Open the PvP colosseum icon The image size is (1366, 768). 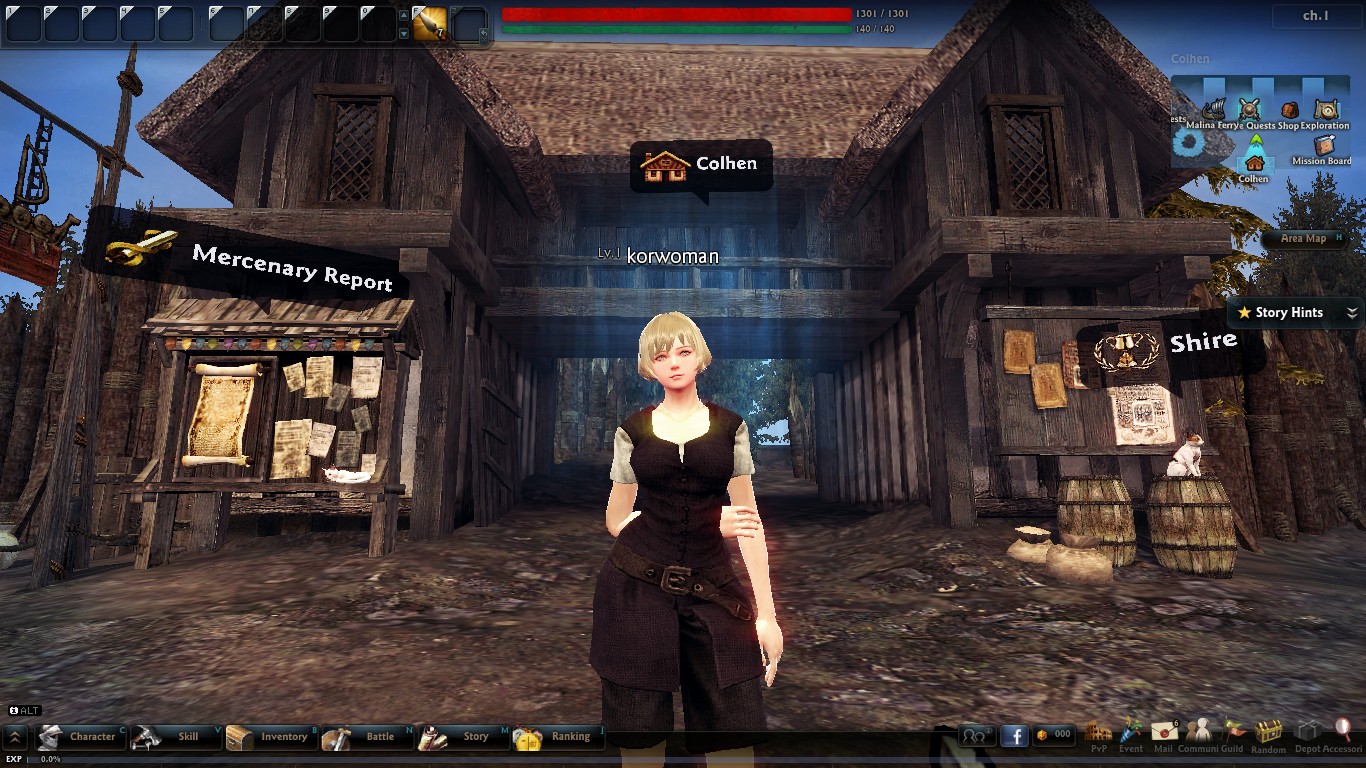(1098, 733)
